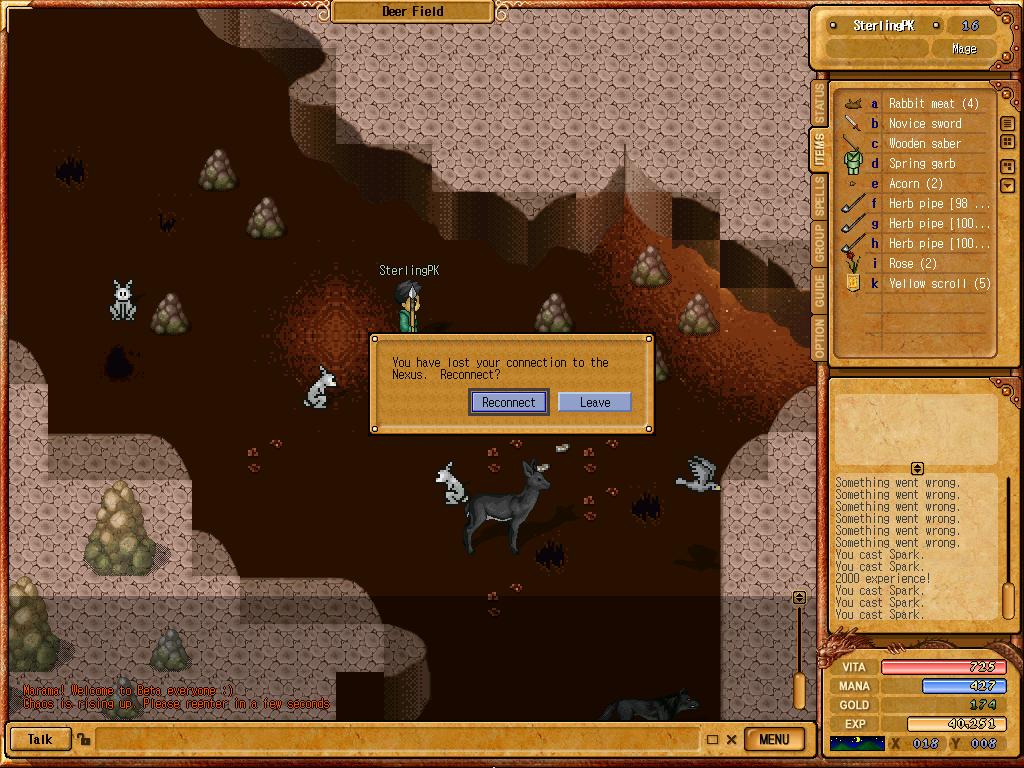
Task: Select the Rose item
Action: 912,264
